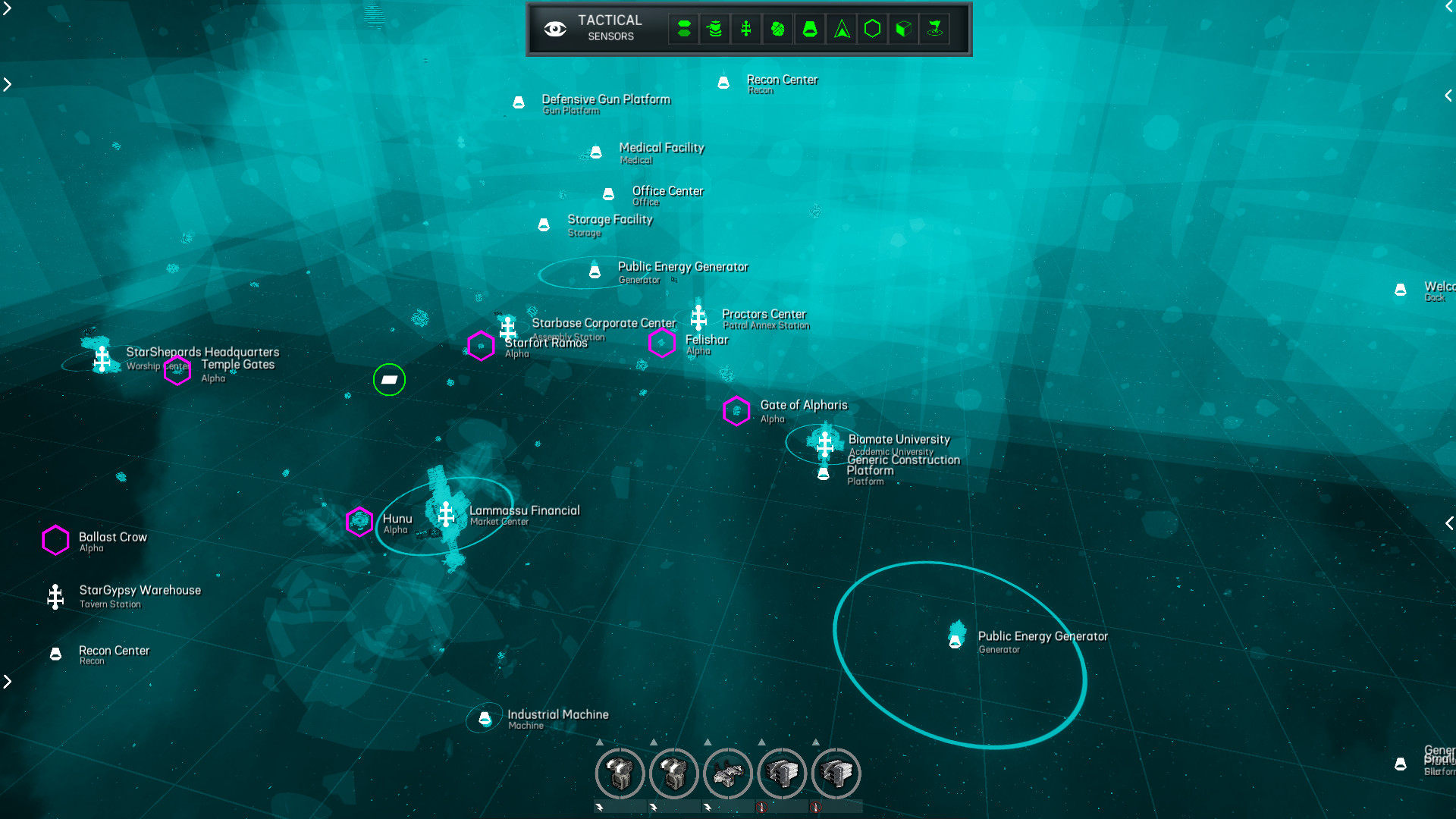The height and width of the screenshot is (819, 1456).
Task: Open the right side panel chevron
Action: click(x=1448, y=96)
